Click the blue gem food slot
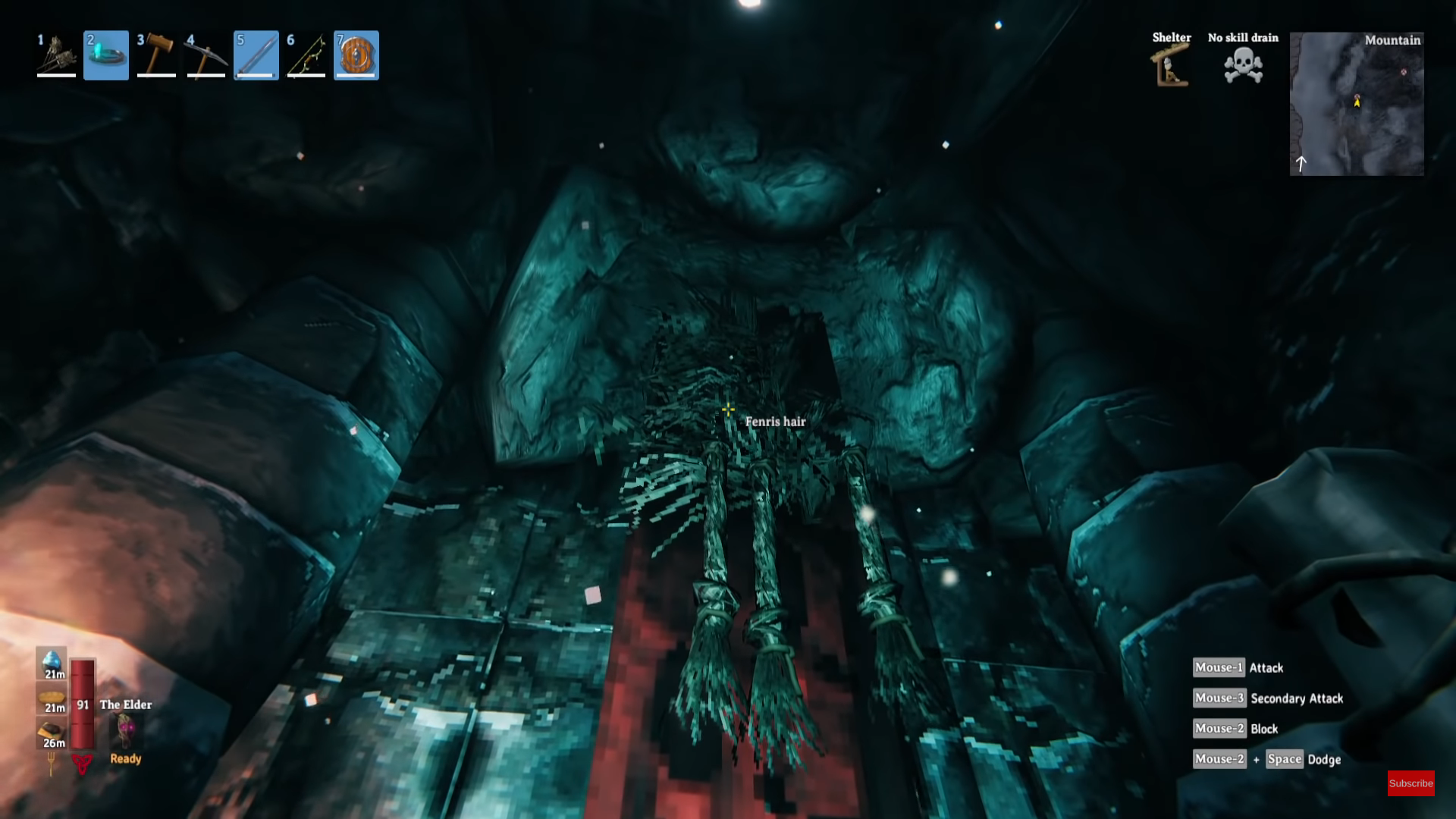This screenshot has height=819, width=1456. 52,662
